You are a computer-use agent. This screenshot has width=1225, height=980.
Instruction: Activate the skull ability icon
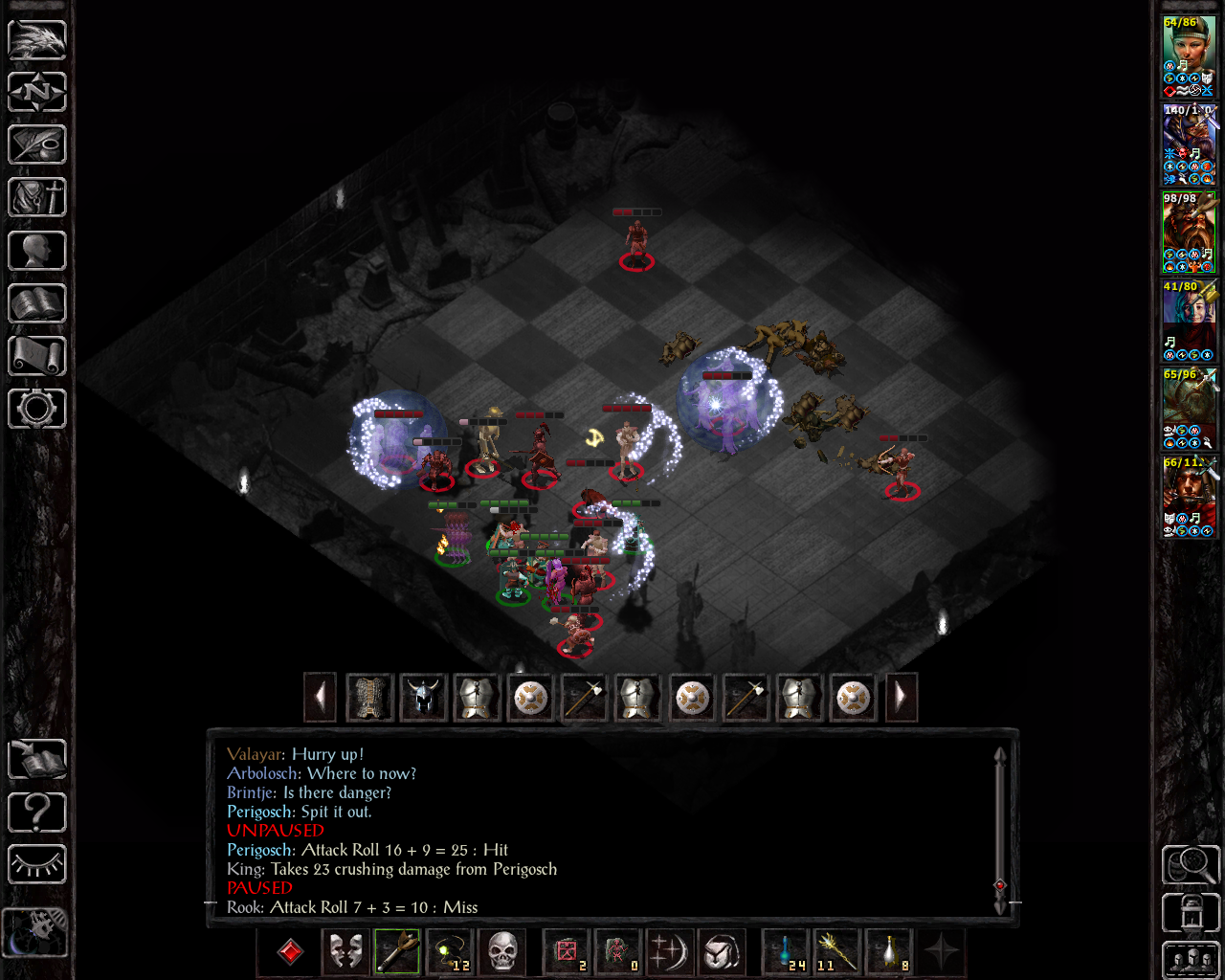(x=501, y=952)
